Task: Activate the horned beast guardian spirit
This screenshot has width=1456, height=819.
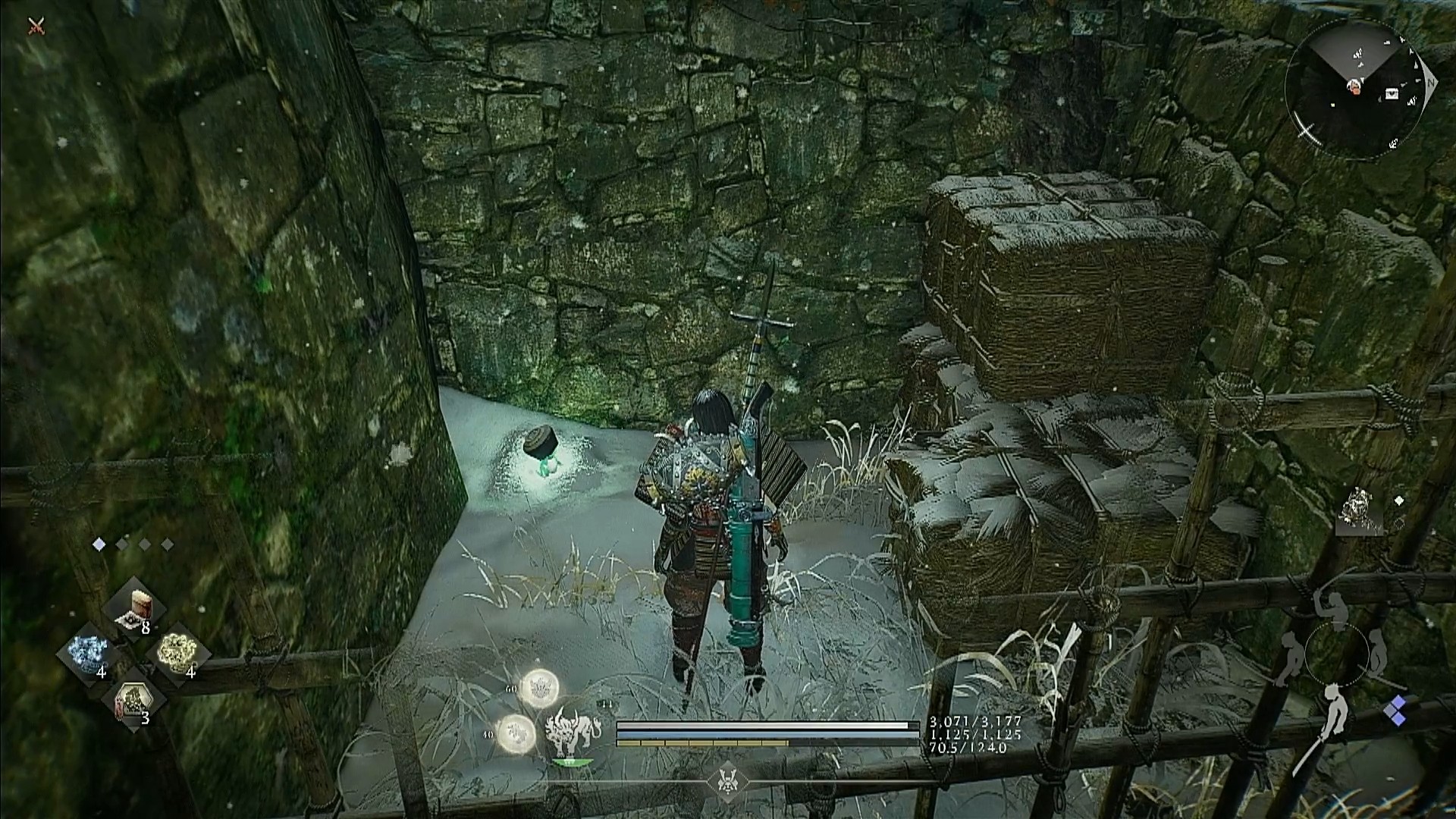Action: pos(573,732)
